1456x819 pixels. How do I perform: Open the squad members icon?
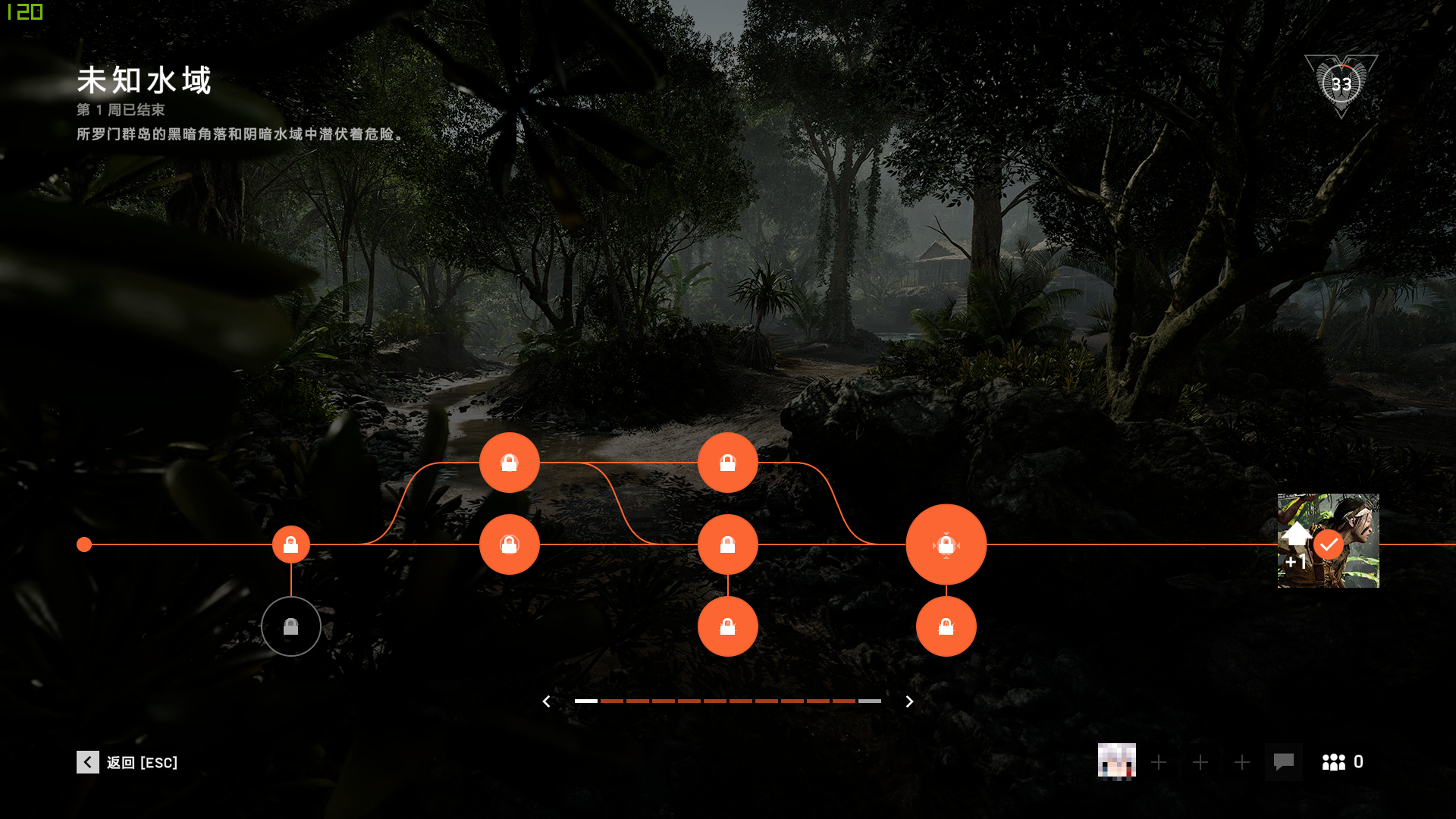[x=1334, y=762]
